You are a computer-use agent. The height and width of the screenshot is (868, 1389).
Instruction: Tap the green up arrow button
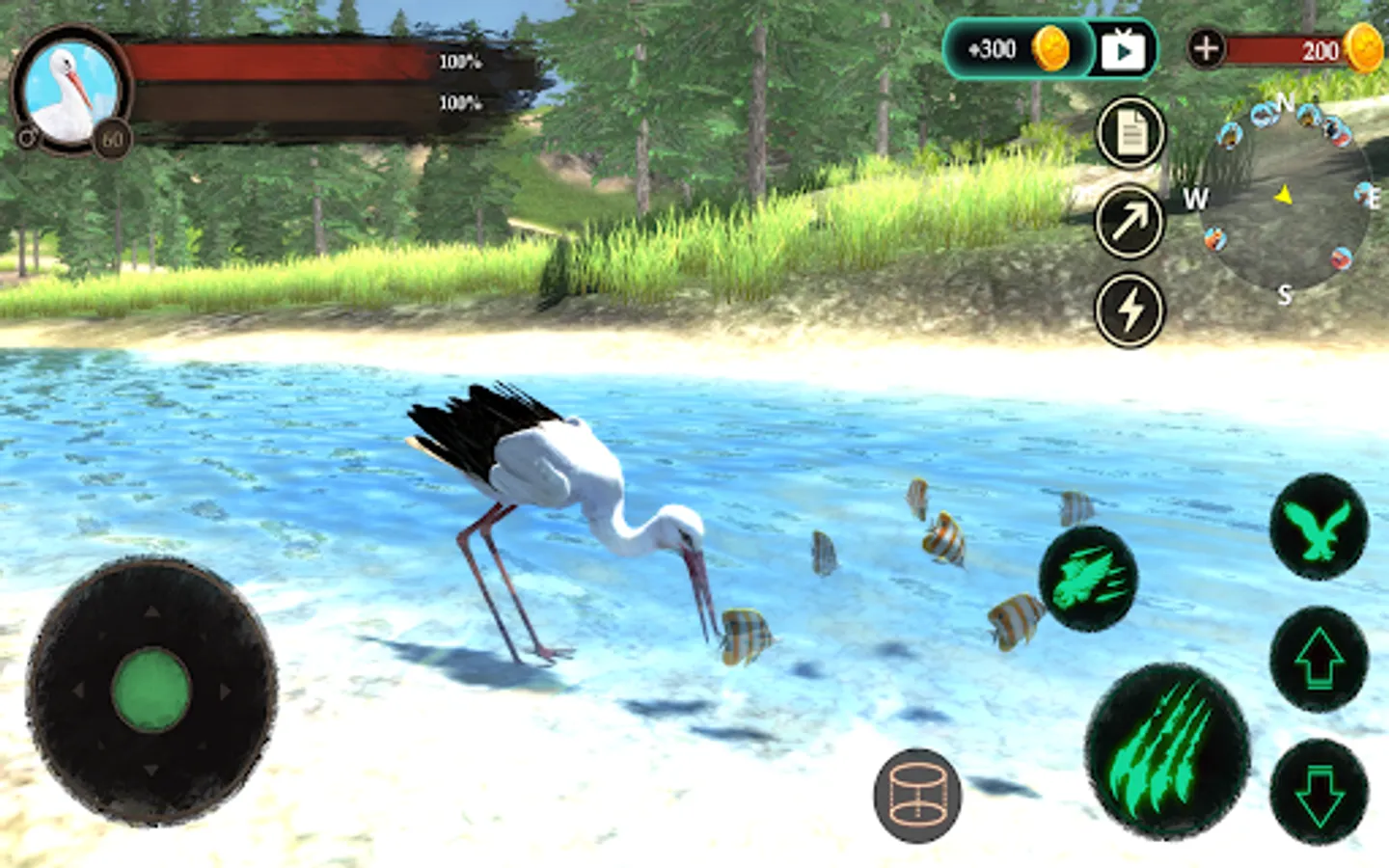[1319, 659]
